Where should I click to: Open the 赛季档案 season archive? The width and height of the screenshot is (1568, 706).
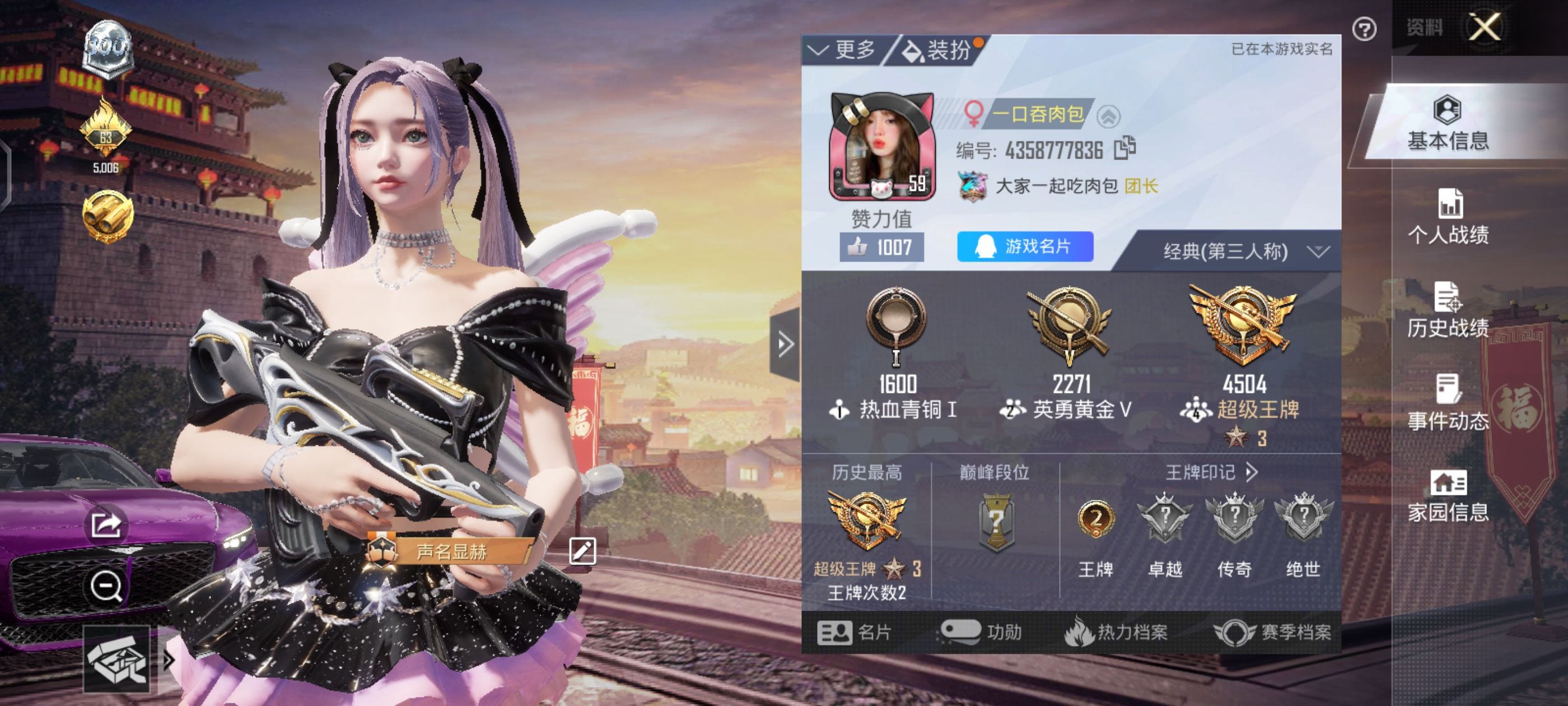point(1272,632)
